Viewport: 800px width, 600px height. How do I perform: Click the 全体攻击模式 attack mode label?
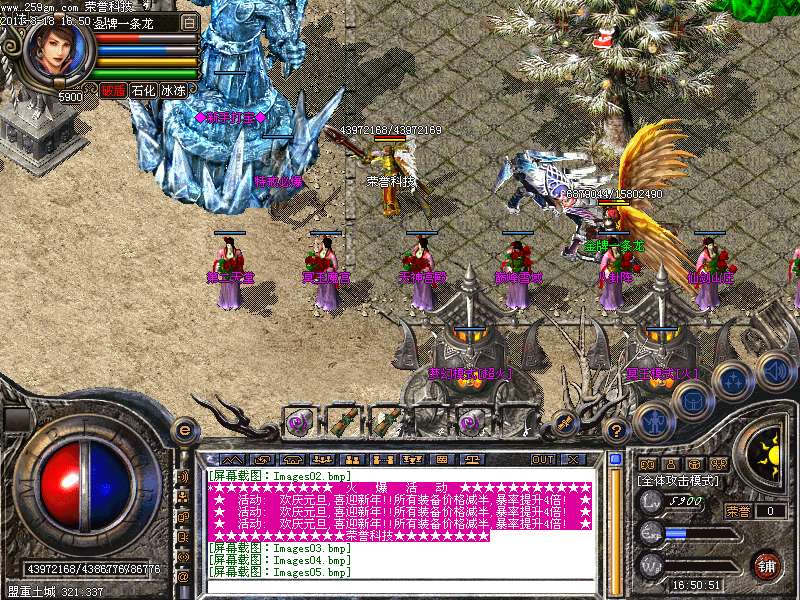click(680, 481)
